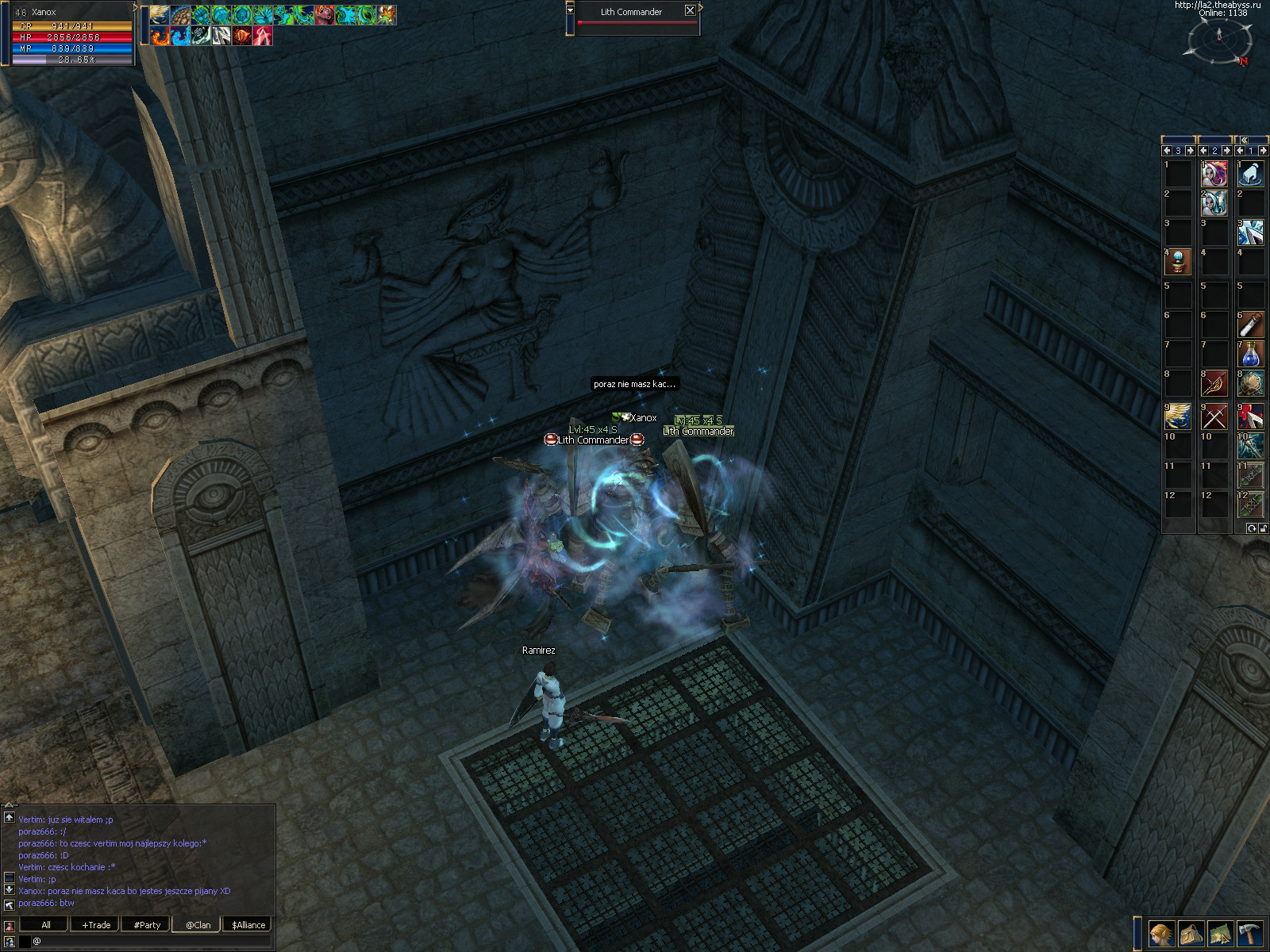Open the hammer system menu icon
This screenshot has height=952, width=1270.
pyautogui.click(x=1249, y=934)
